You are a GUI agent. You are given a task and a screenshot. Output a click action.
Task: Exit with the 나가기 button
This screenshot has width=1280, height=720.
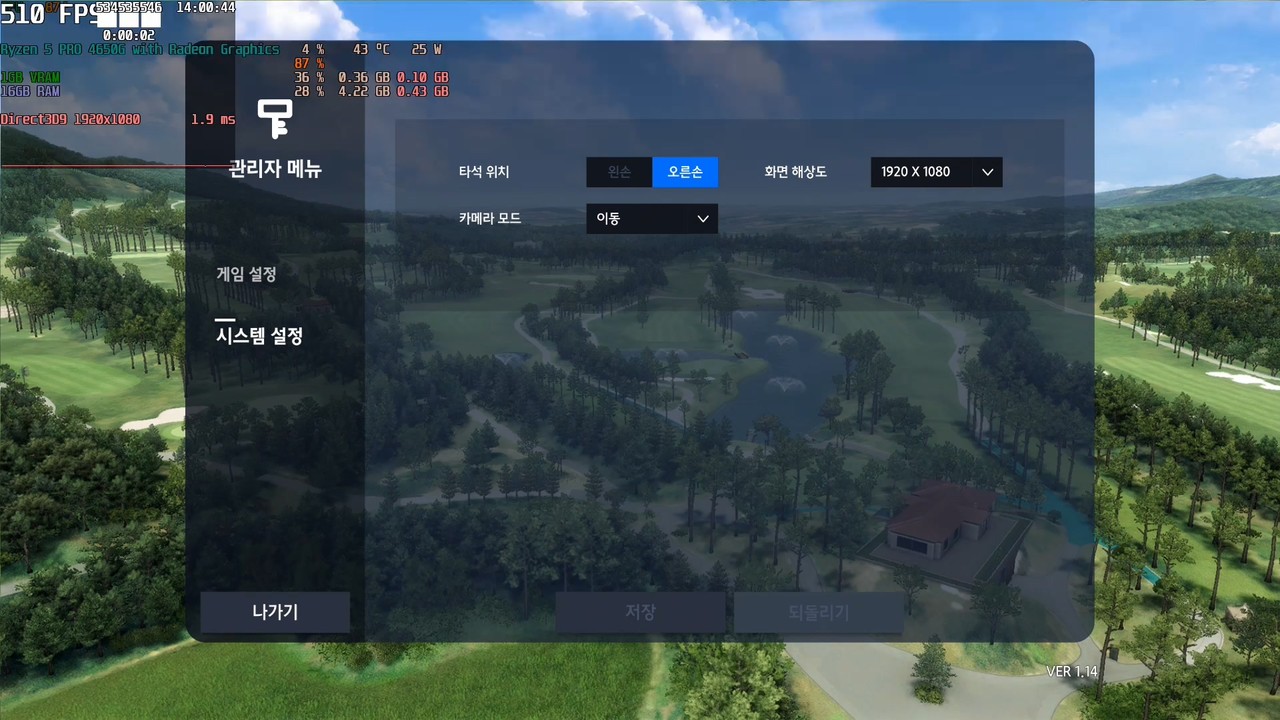click(275, 612)
